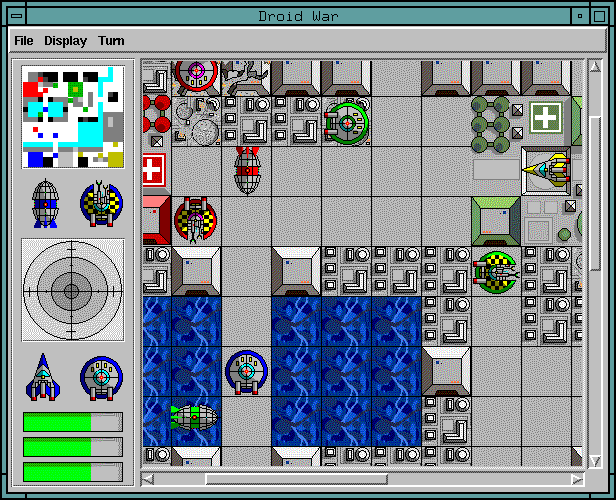Open the Turn menu
This screenshot has height=500, width=616.
(x=111, y=41)
